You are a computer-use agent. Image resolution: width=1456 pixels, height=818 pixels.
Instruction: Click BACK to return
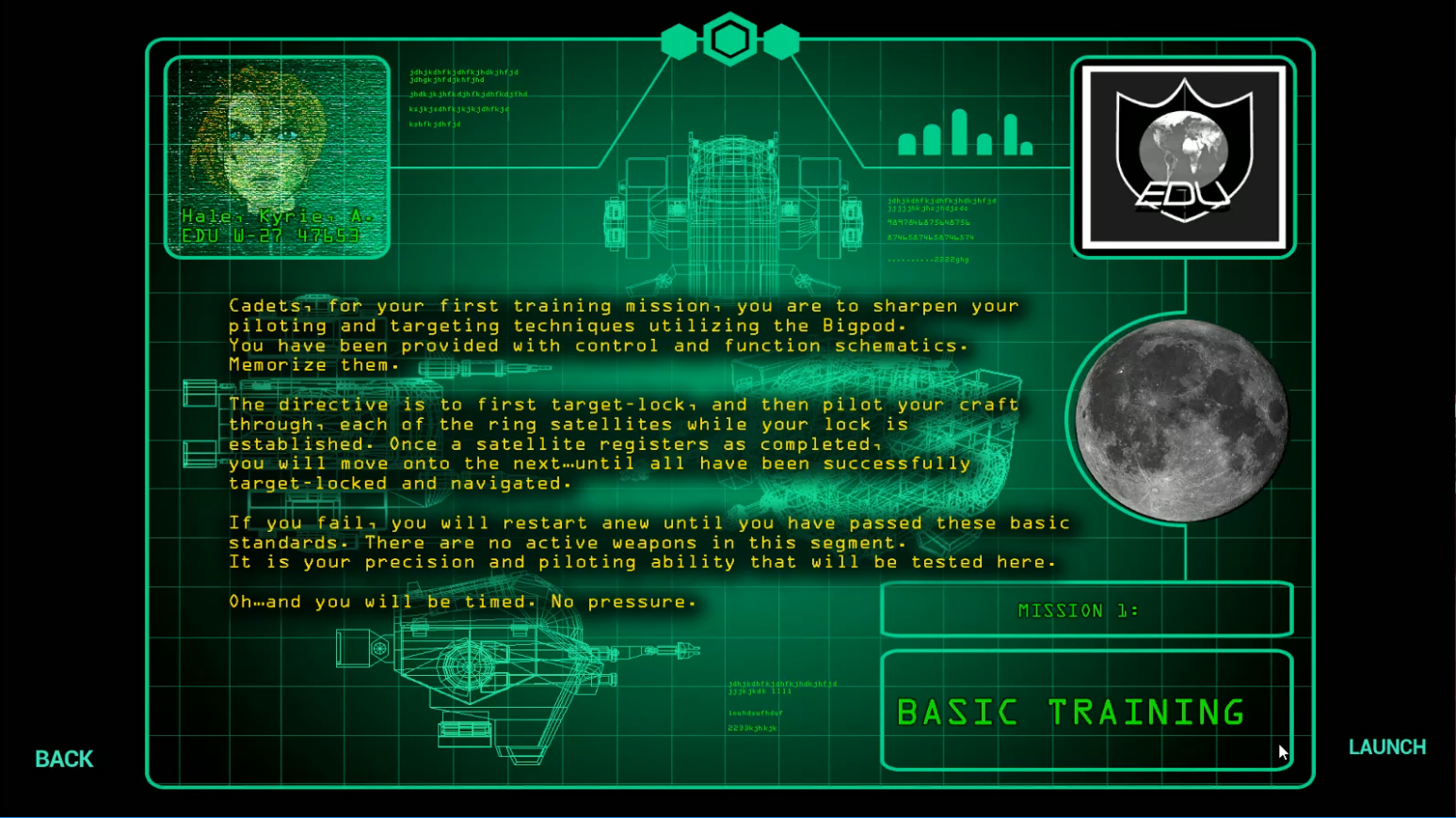[62, 759]
